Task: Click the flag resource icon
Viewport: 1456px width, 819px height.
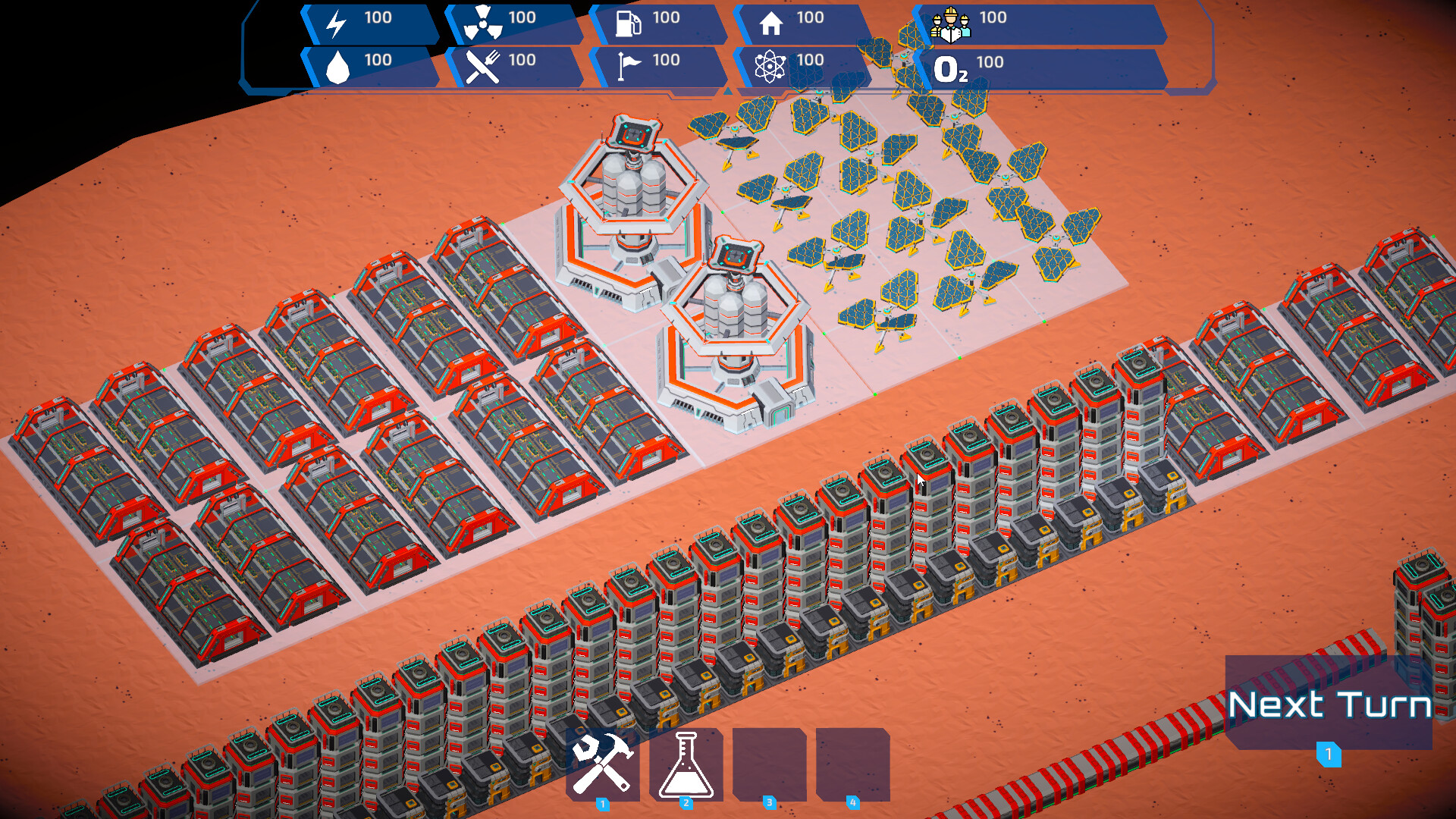Action: (626, 67)
